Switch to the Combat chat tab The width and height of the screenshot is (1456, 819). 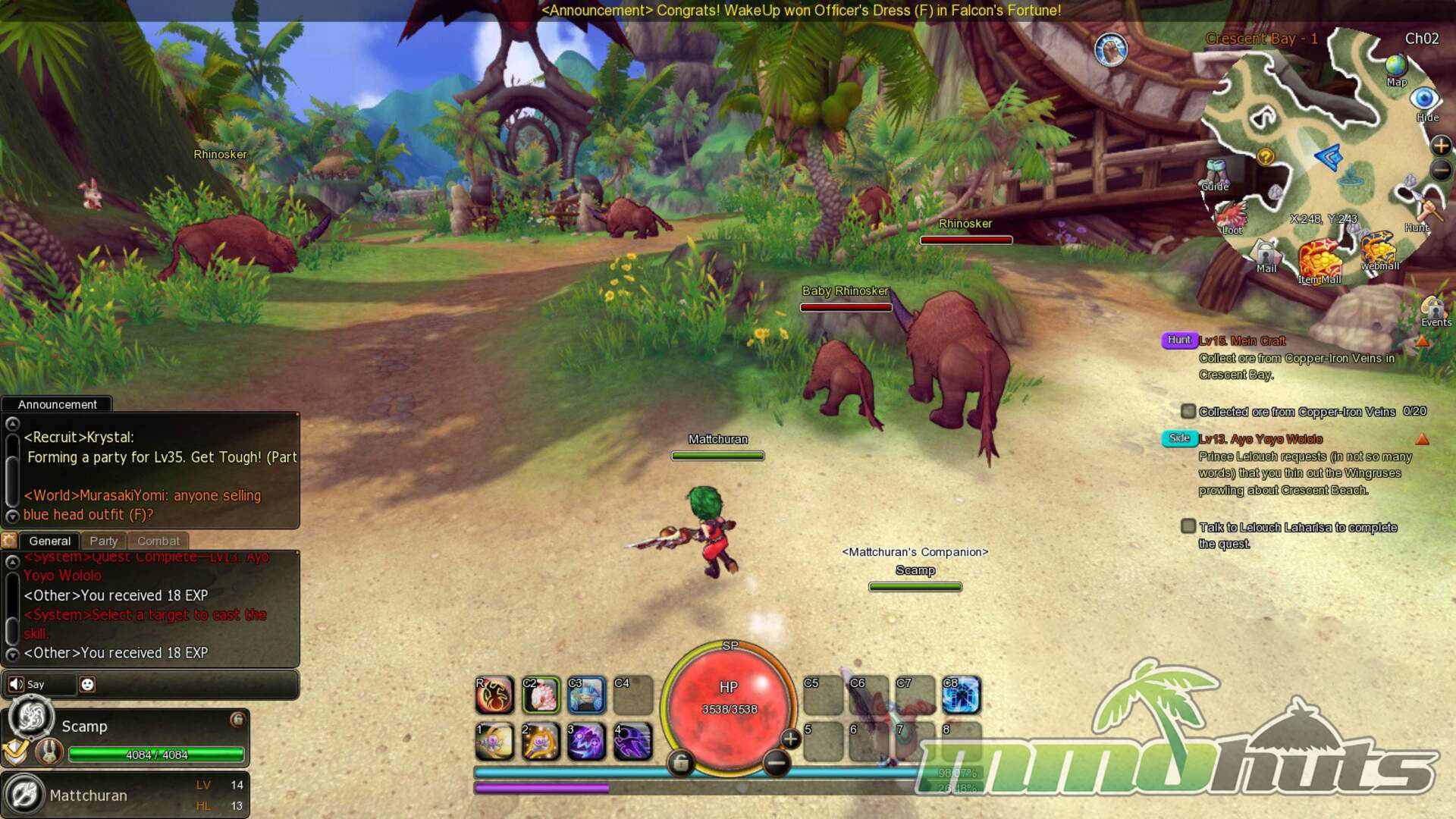coord(158,541)
